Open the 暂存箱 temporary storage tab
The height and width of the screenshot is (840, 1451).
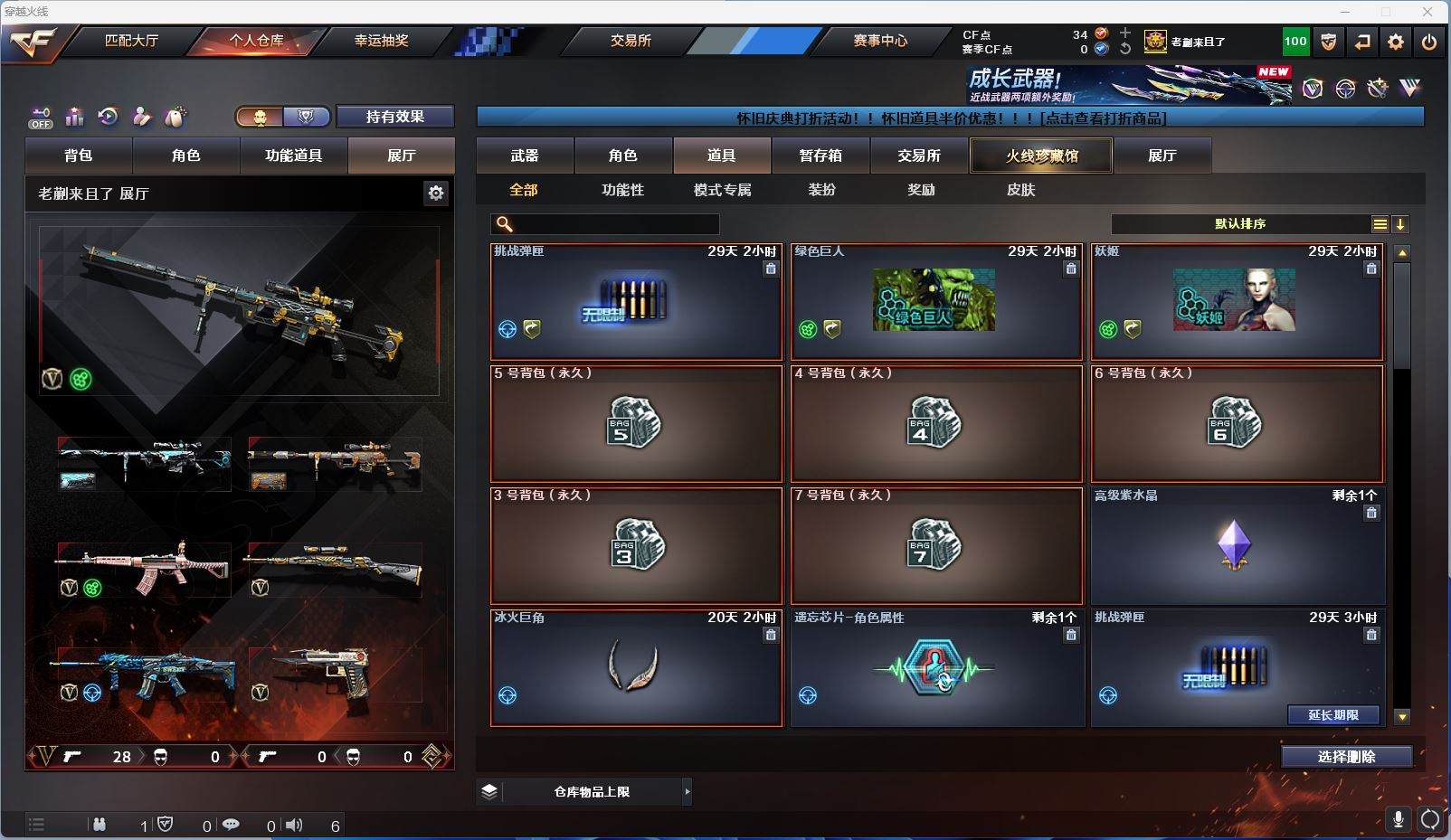click(x=820, y=156)
